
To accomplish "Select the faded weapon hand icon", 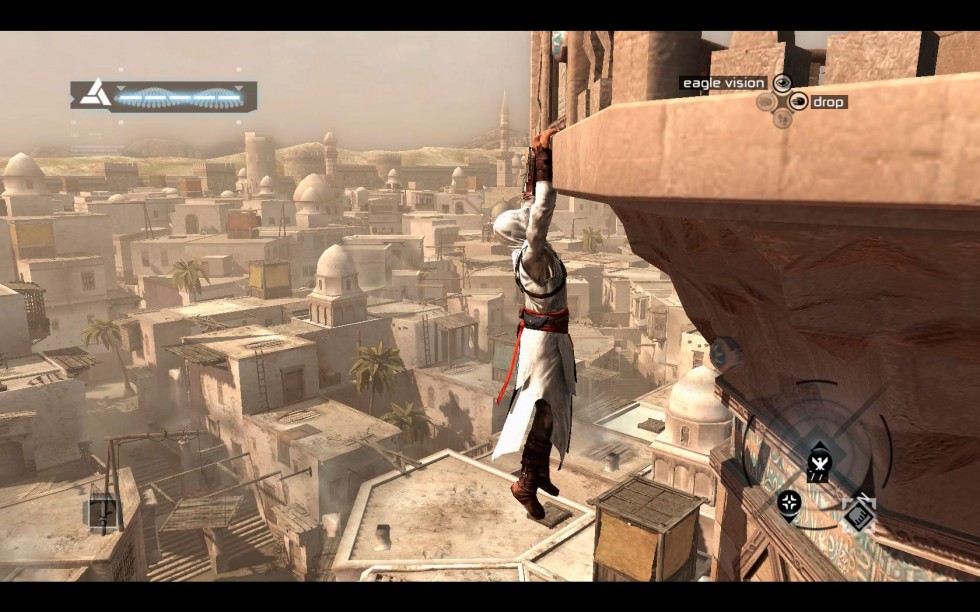I will 766,101.
